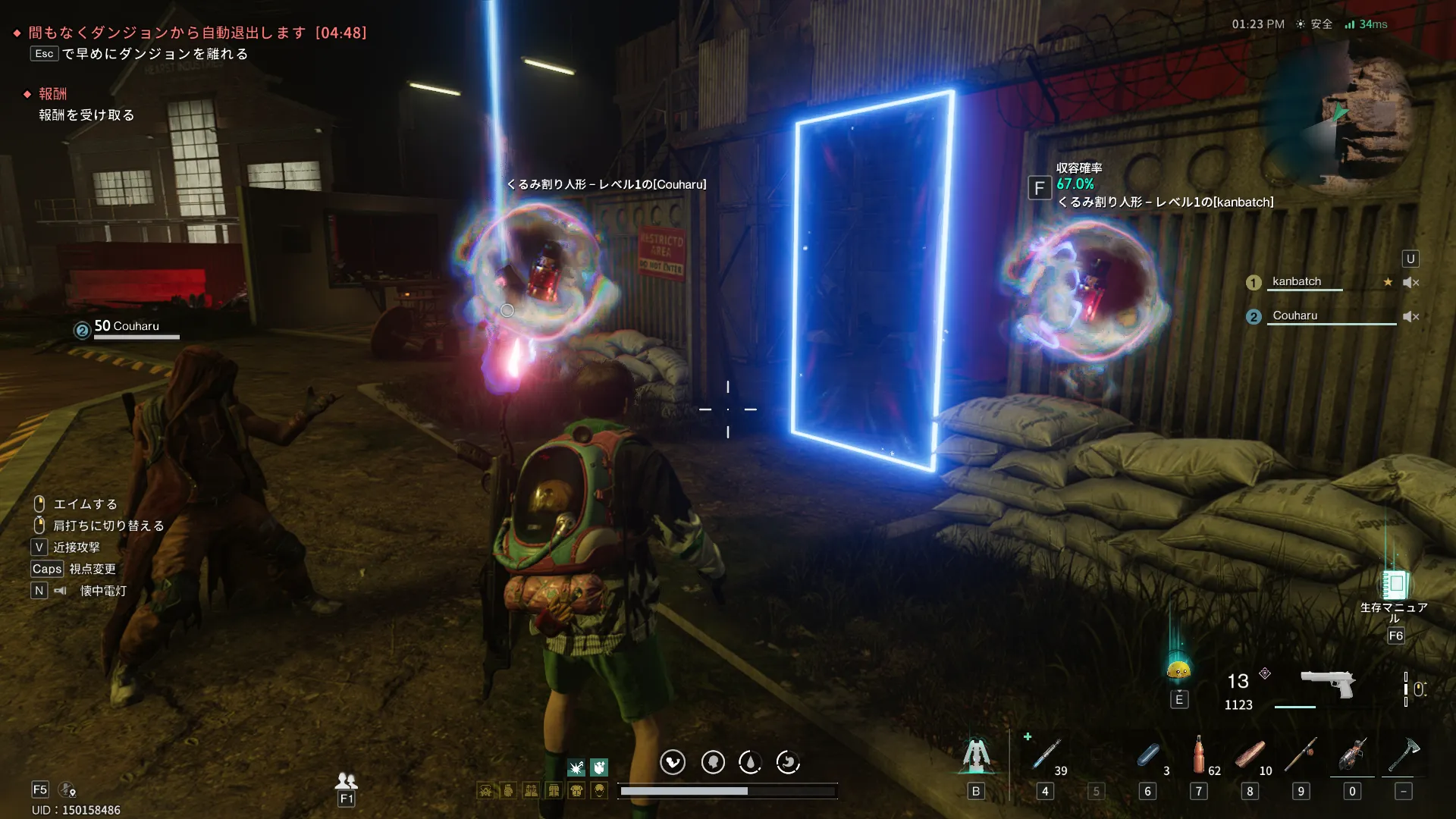Screen dimensions: 1456x819
Task: Check the water drop hydration icon
Action: [750, 762]
